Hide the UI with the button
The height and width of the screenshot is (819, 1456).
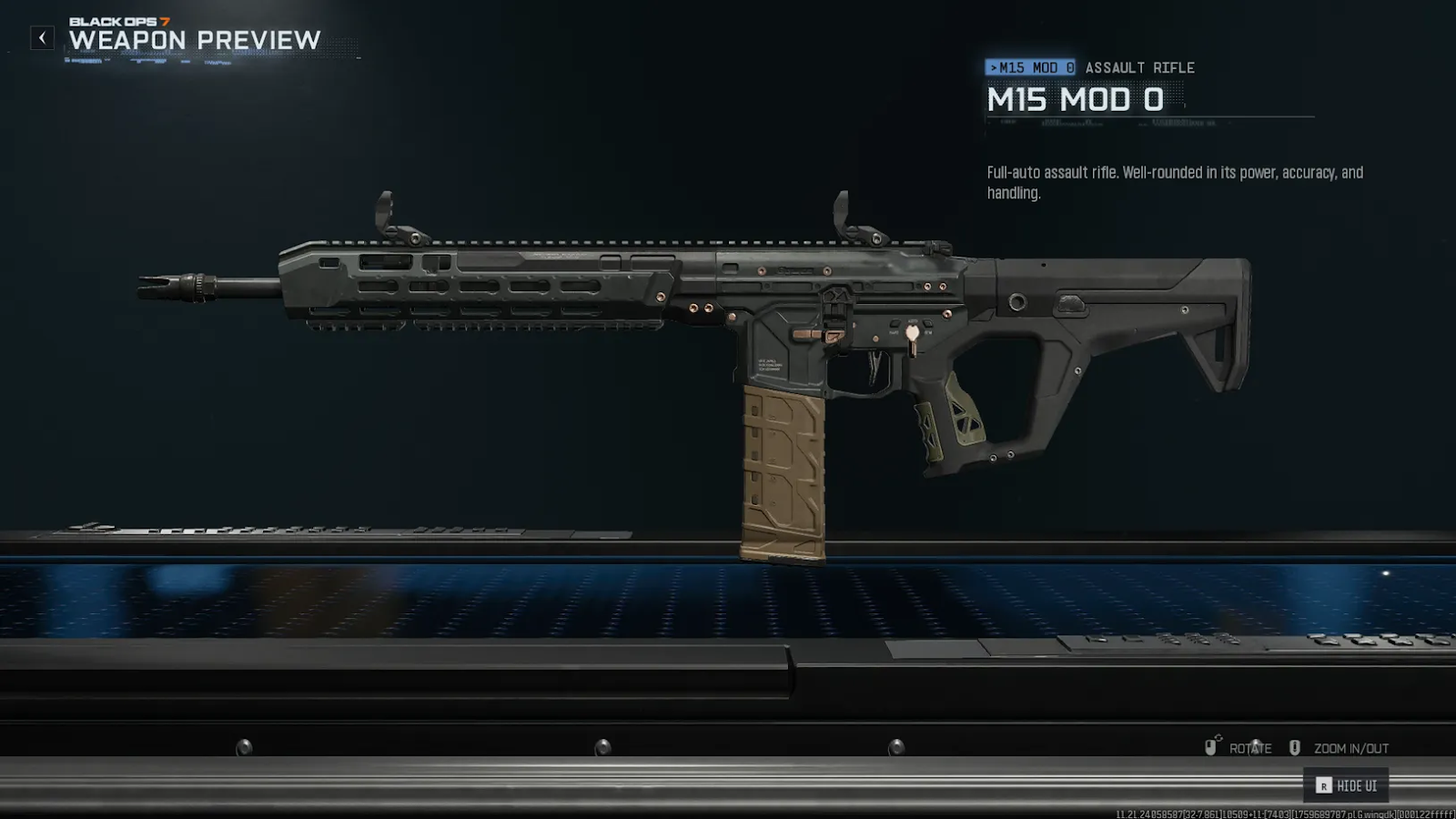pos(1346,785)
